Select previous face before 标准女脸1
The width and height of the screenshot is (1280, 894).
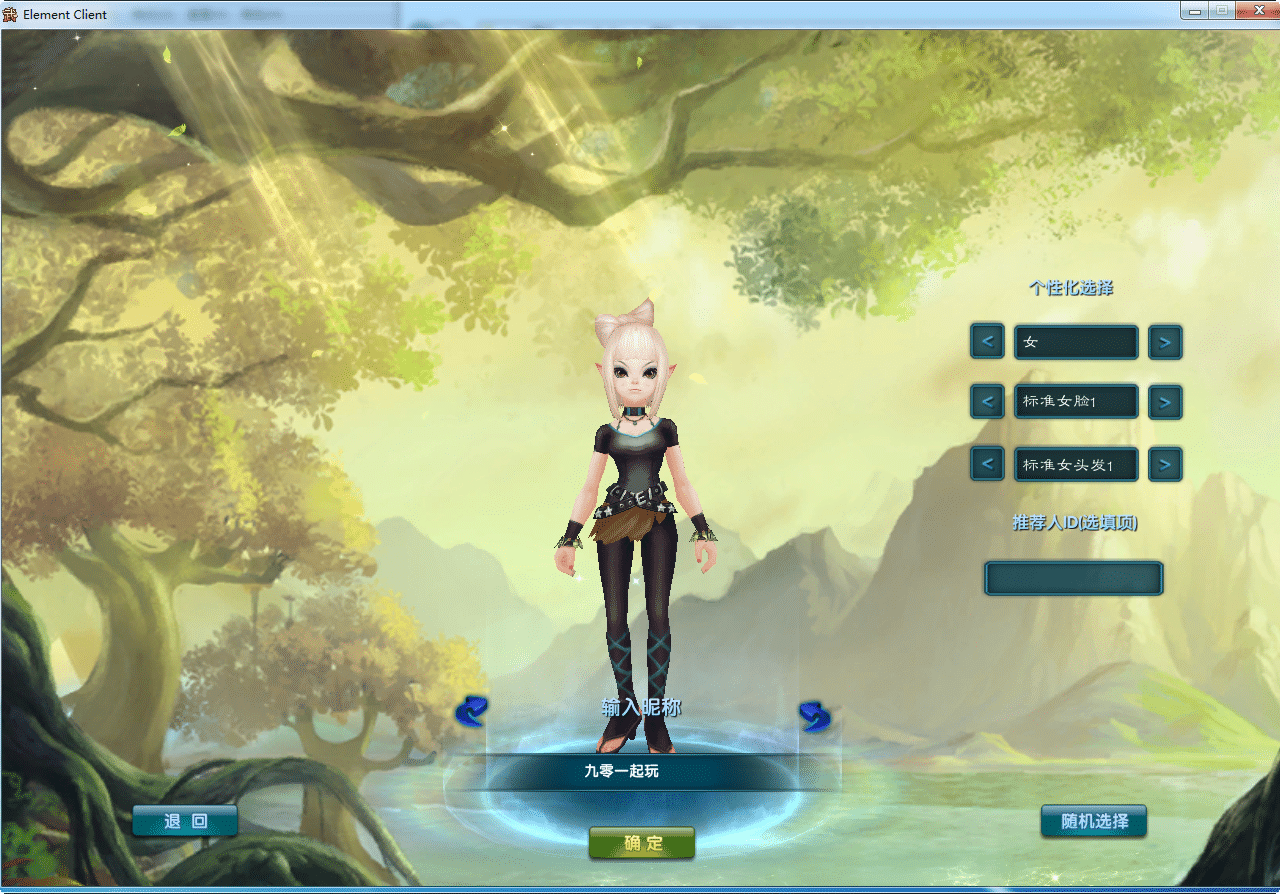point(987,402)
